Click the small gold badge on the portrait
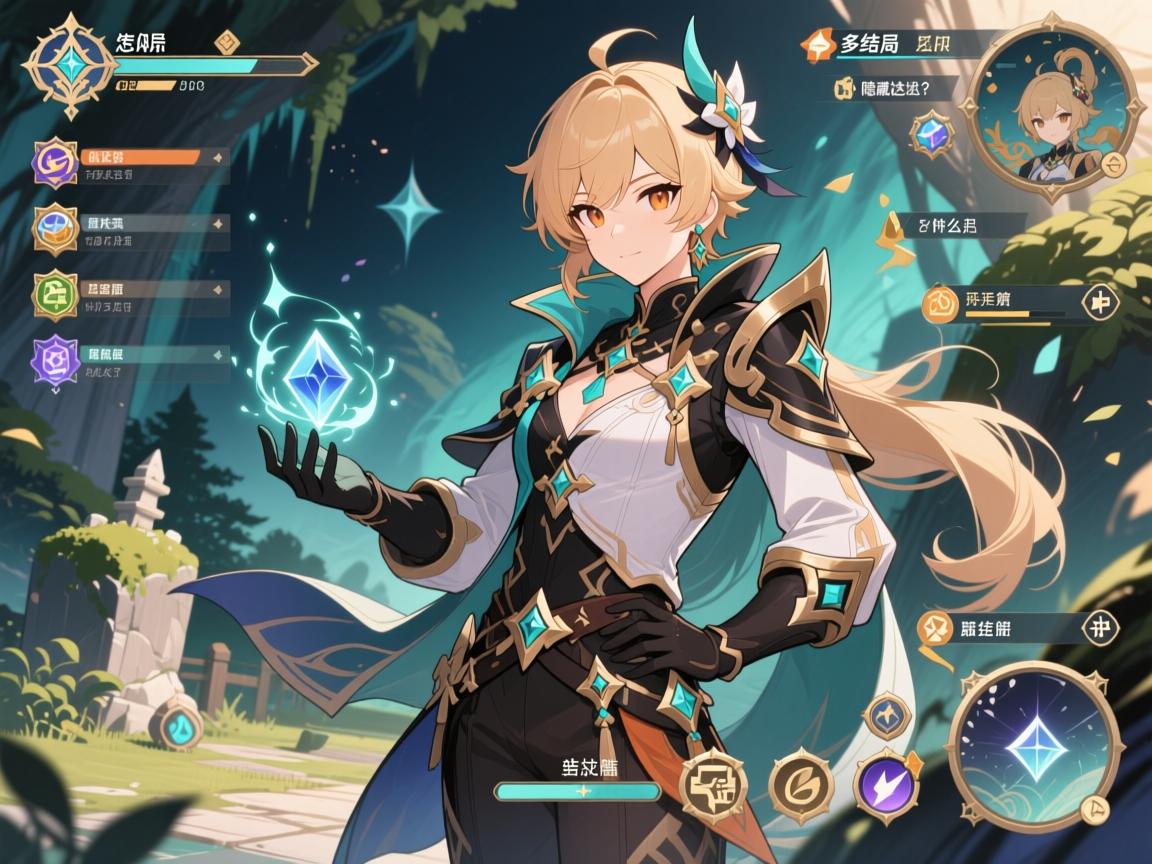The width and height of the screenshot is (1152, 864). (1117, 163)
